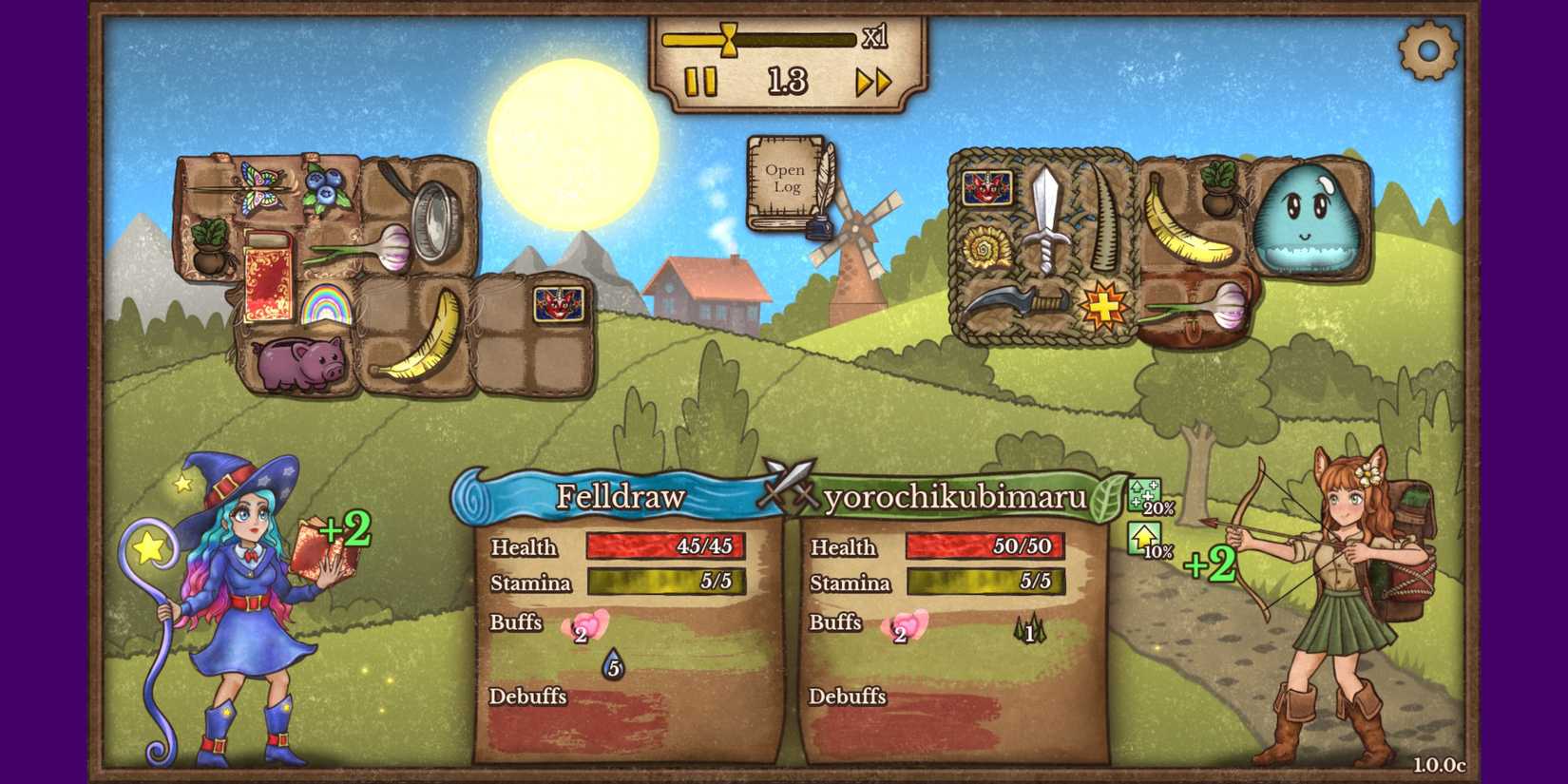The height and width of the screenshot is (784, 1568).
Task: Click the garlic in the leather pouch
Action: [x=1204, y=305]
